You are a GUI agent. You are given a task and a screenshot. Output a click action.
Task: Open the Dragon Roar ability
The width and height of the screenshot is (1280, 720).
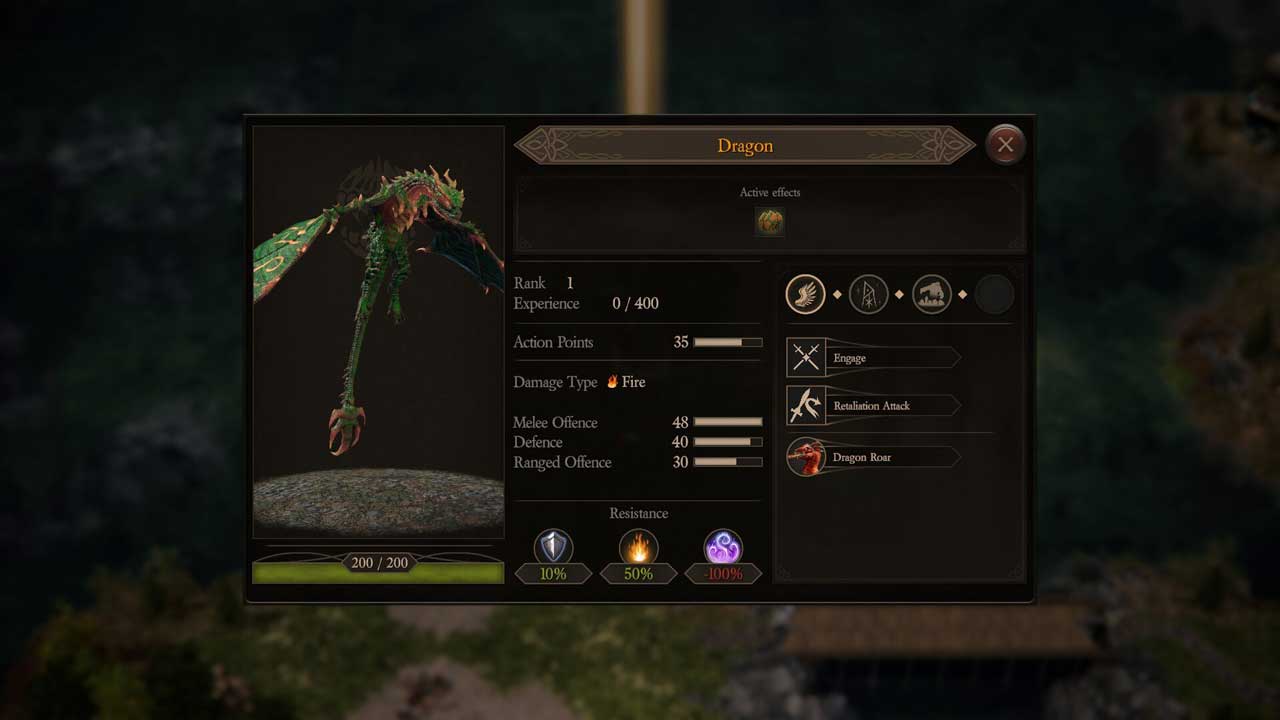872,457
